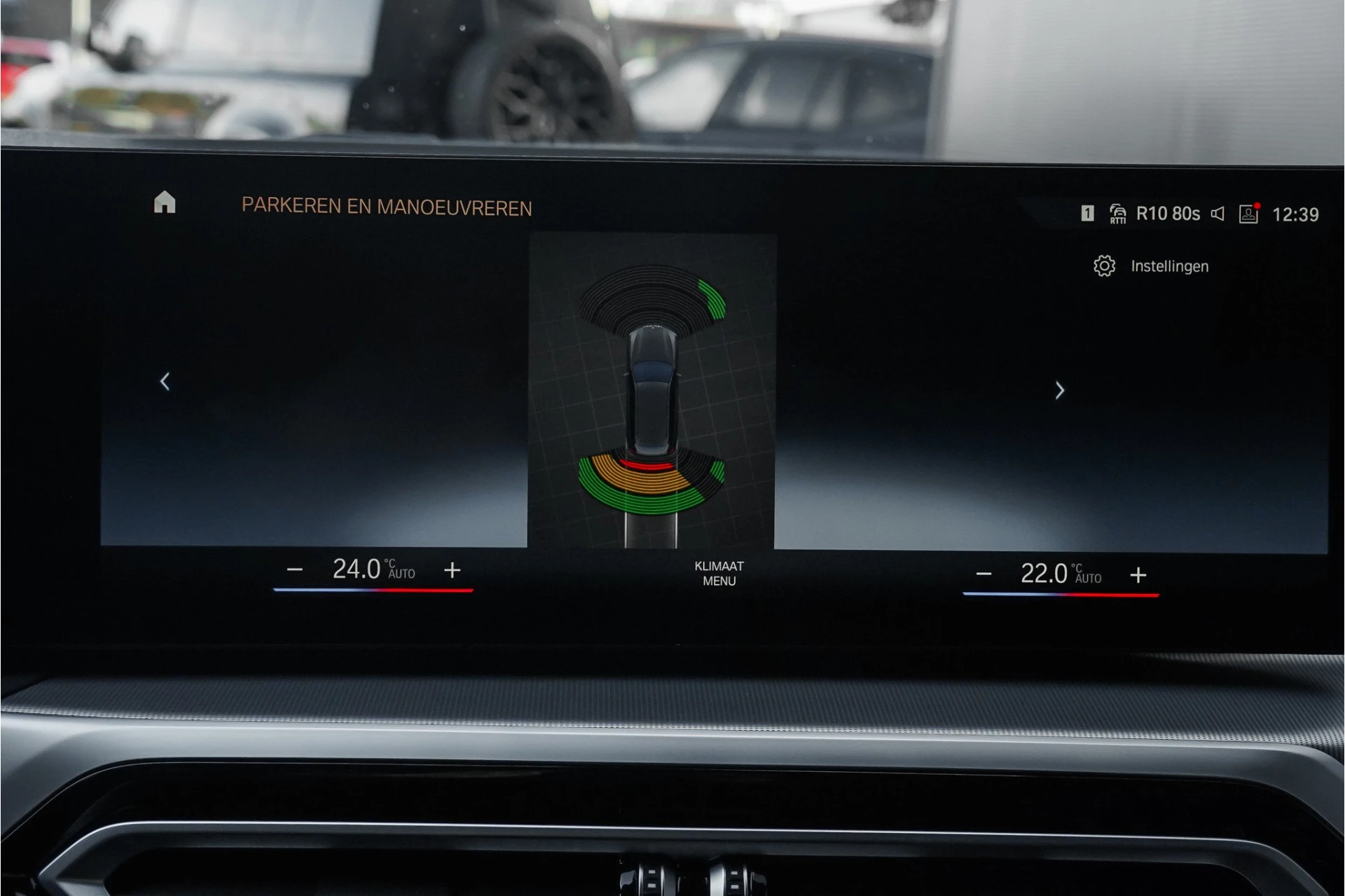Viewport: 1345px width, 896px height.
Task: Select the R10 80s radio station
Action: coord(1168,214)
